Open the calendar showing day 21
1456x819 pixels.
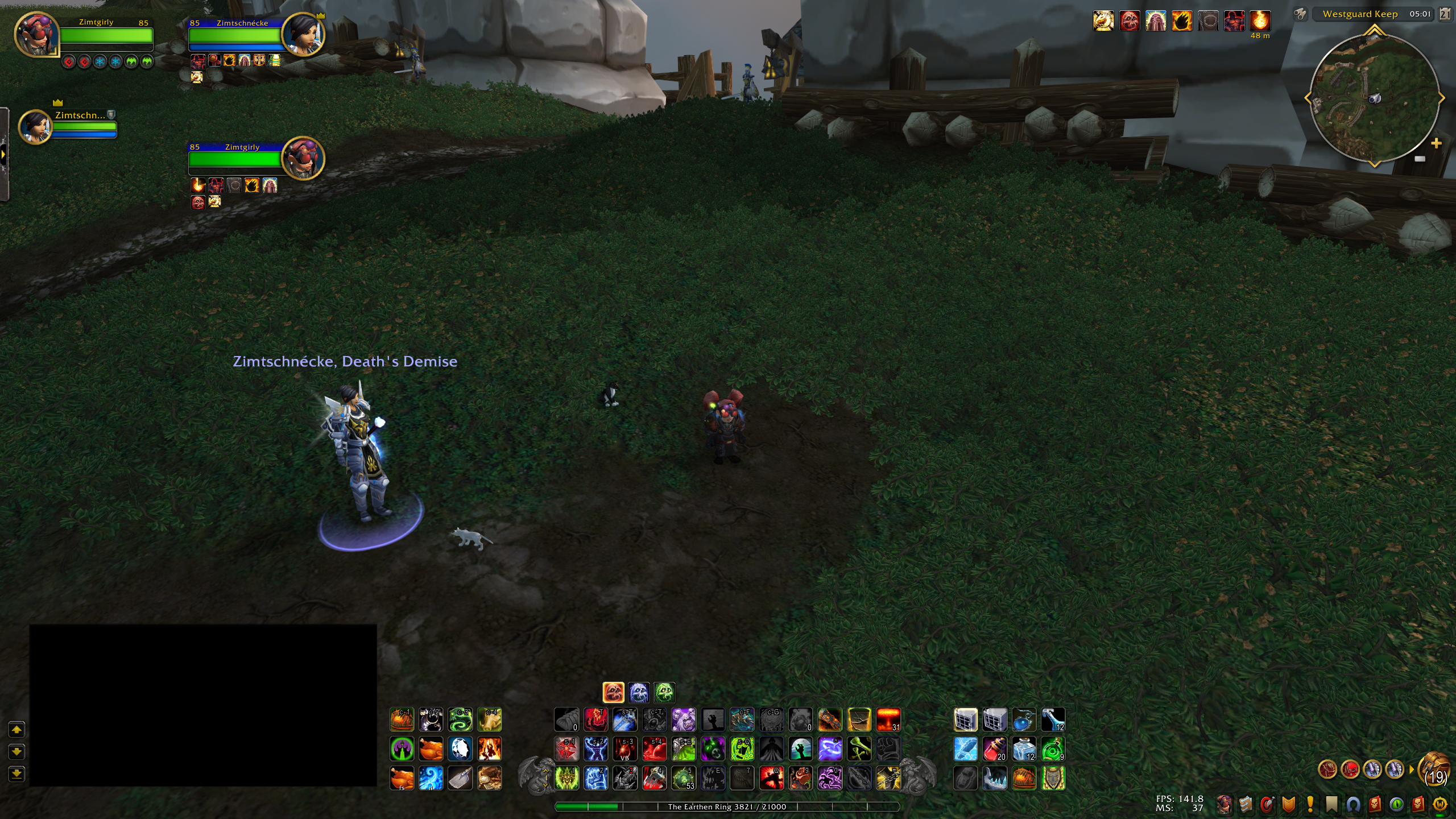pyautogui.click(x=1445, y=14)
